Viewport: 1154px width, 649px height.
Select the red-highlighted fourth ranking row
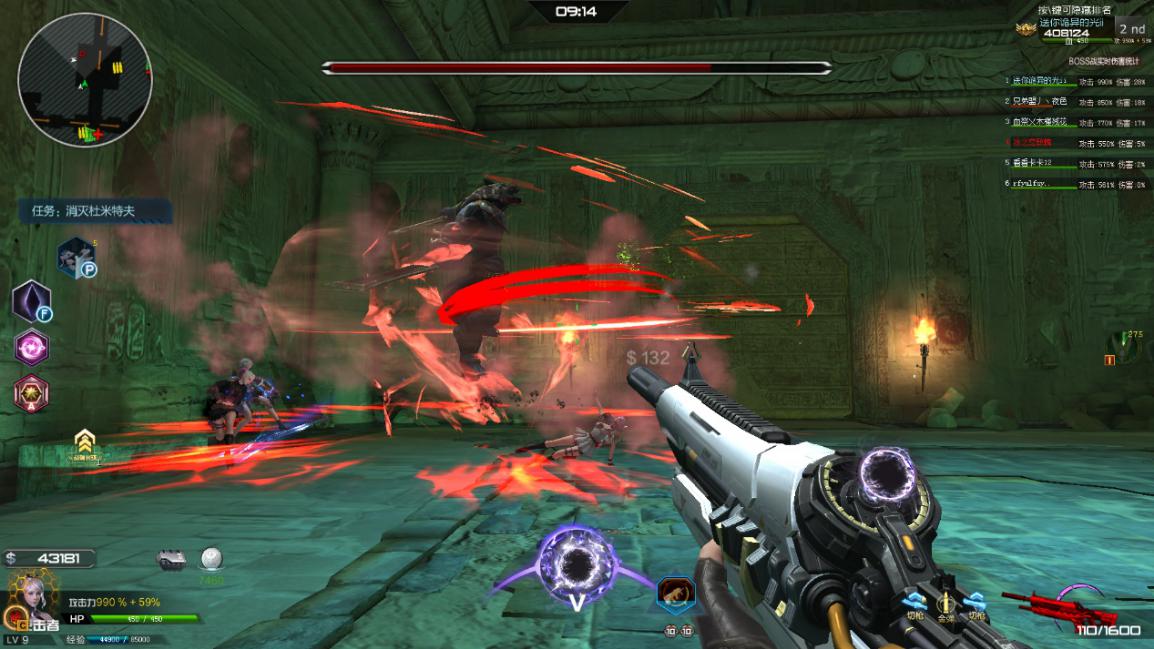(1075, 143)
